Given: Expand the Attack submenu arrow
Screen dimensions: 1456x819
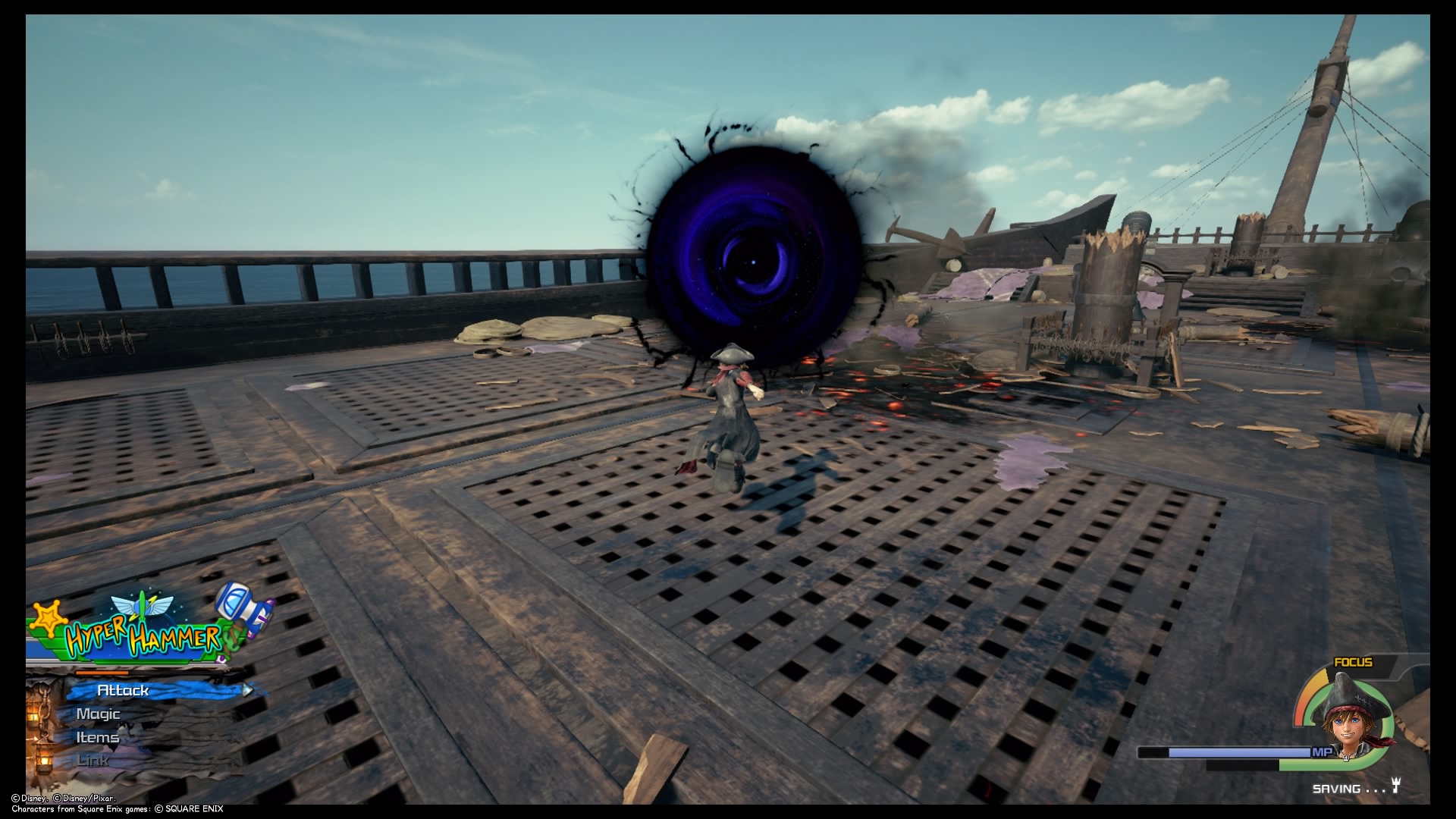Looking at the screenshot, I should pyautogui.click(x=248, y=691).
